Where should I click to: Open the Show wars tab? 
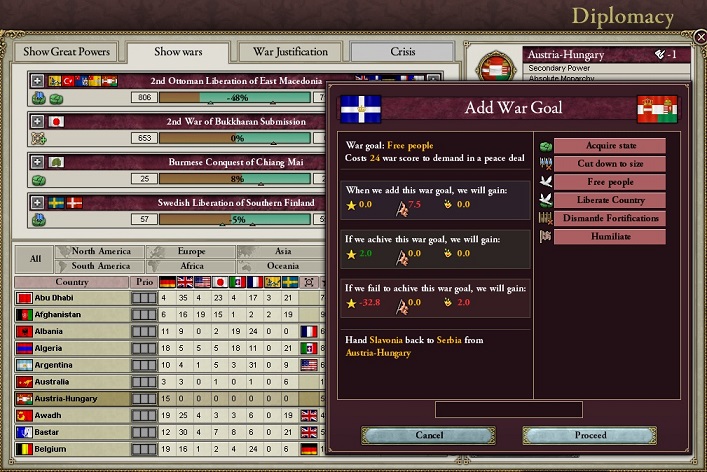pyautogui.click(x=181, y=52)
